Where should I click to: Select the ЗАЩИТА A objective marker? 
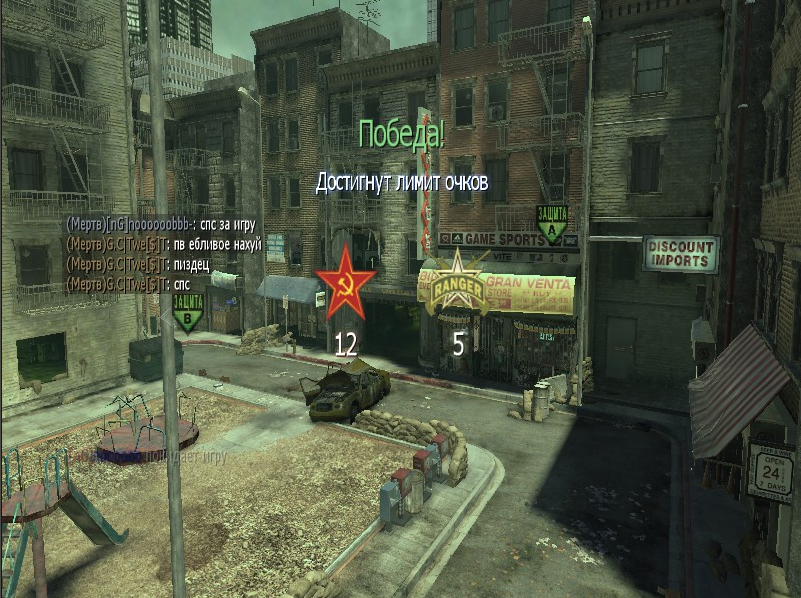[551, 225]
